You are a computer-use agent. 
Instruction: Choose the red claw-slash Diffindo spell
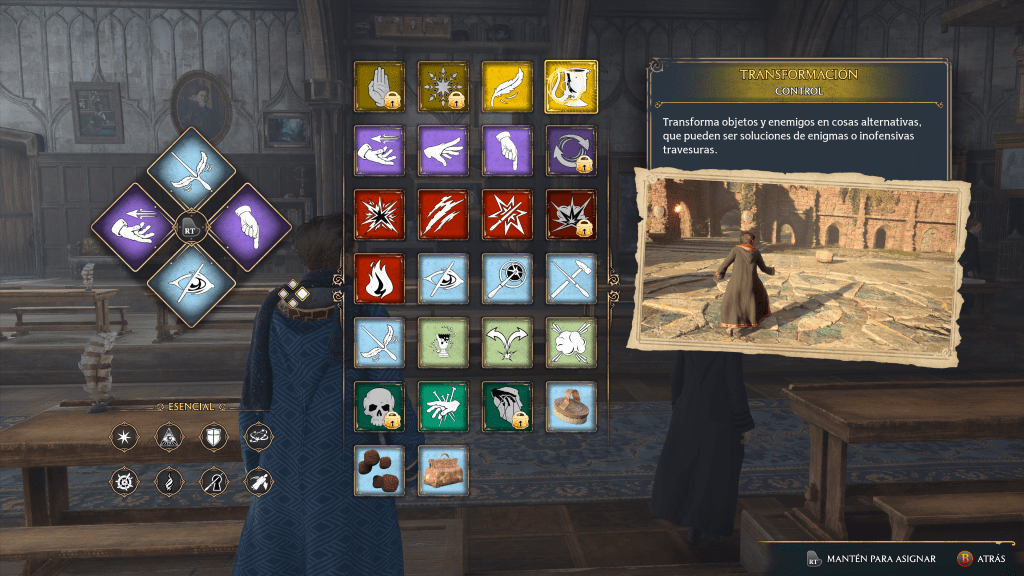[443, 214]
